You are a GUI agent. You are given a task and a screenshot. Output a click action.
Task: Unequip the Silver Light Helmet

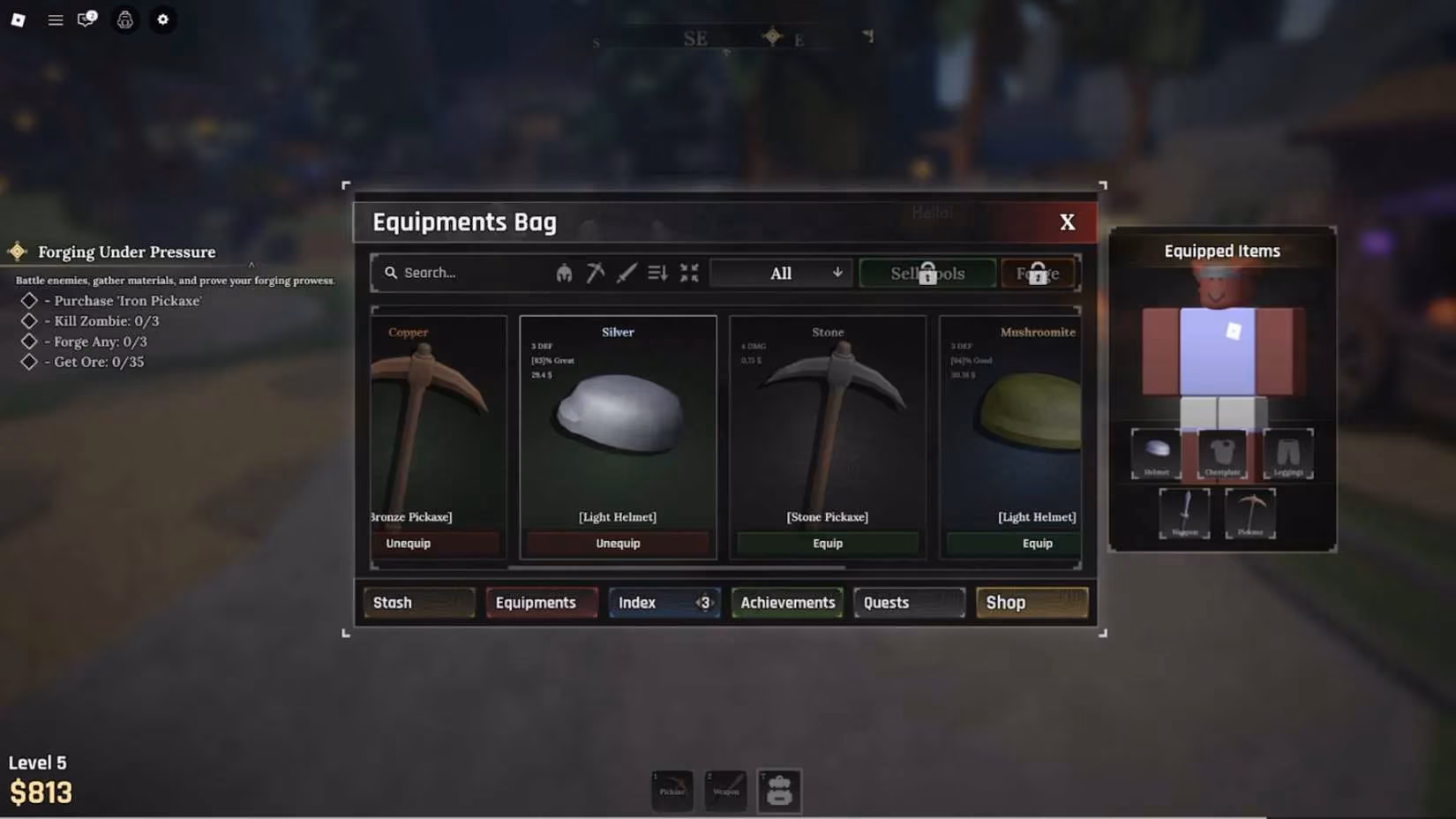(618, 543)
